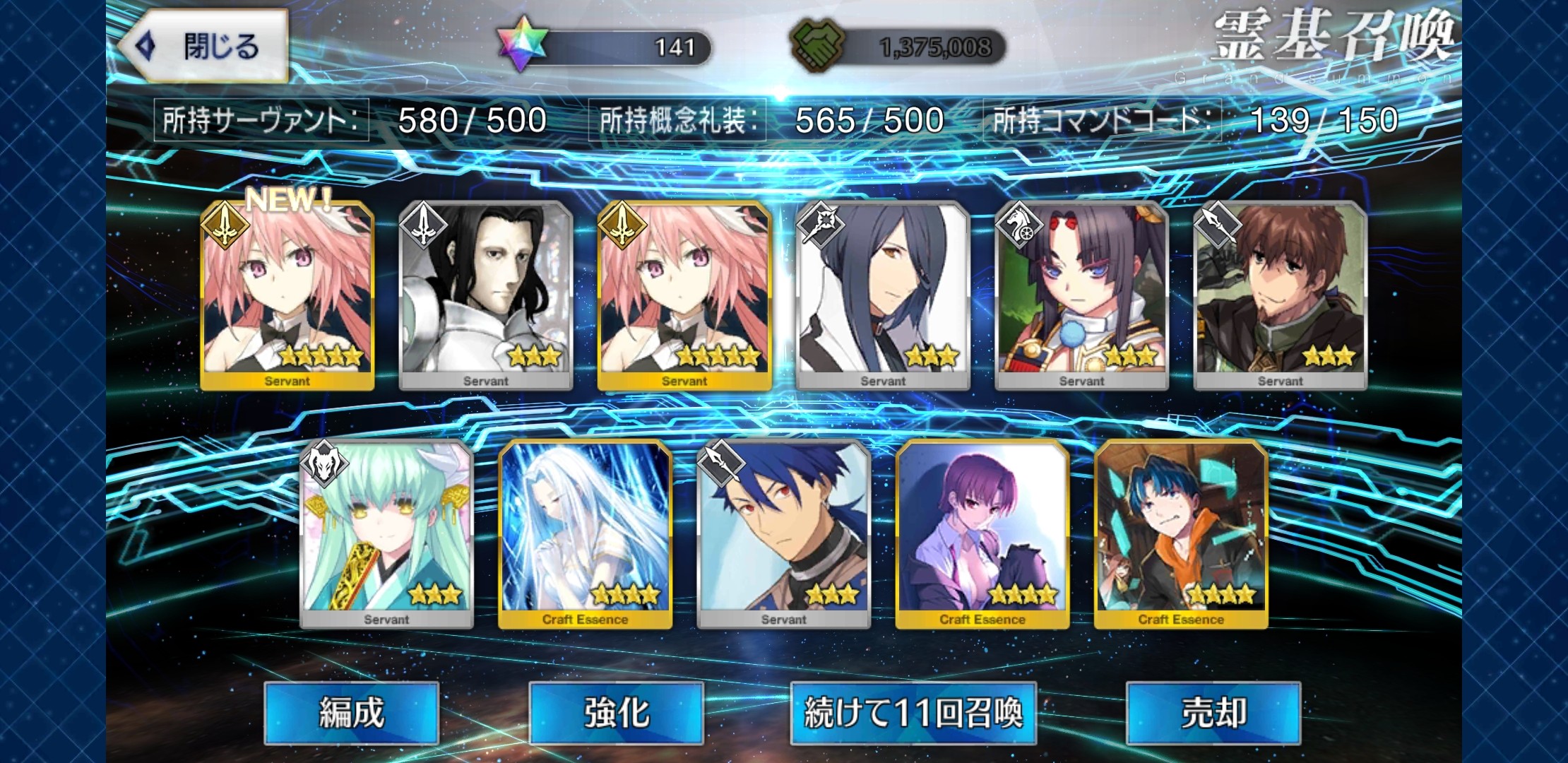The image size is (1568, 763).
Task: Open the 編成 party formation button
Action: tap(351, 712)
